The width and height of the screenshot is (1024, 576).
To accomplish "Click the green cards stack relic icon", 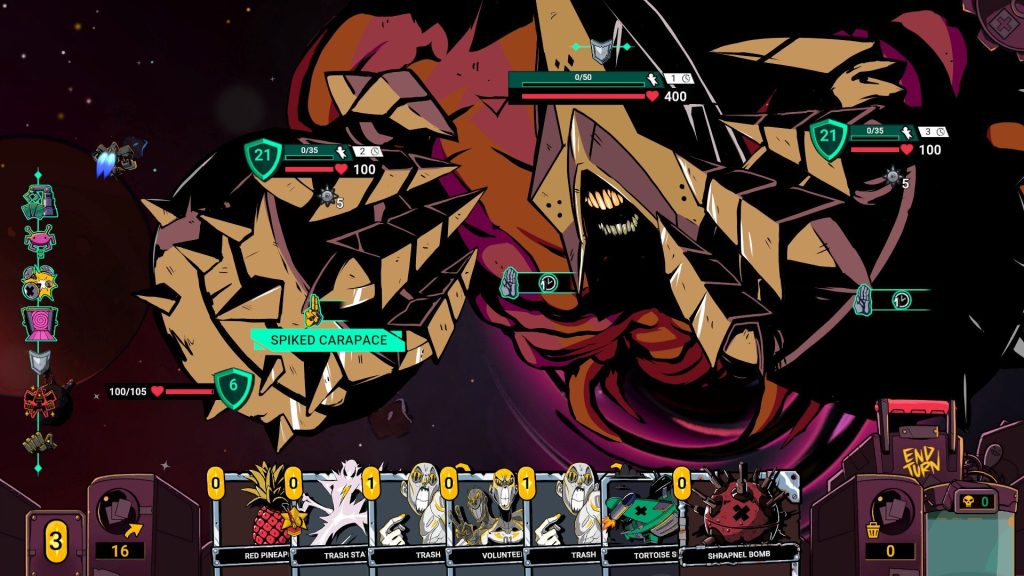I will 39,201.
